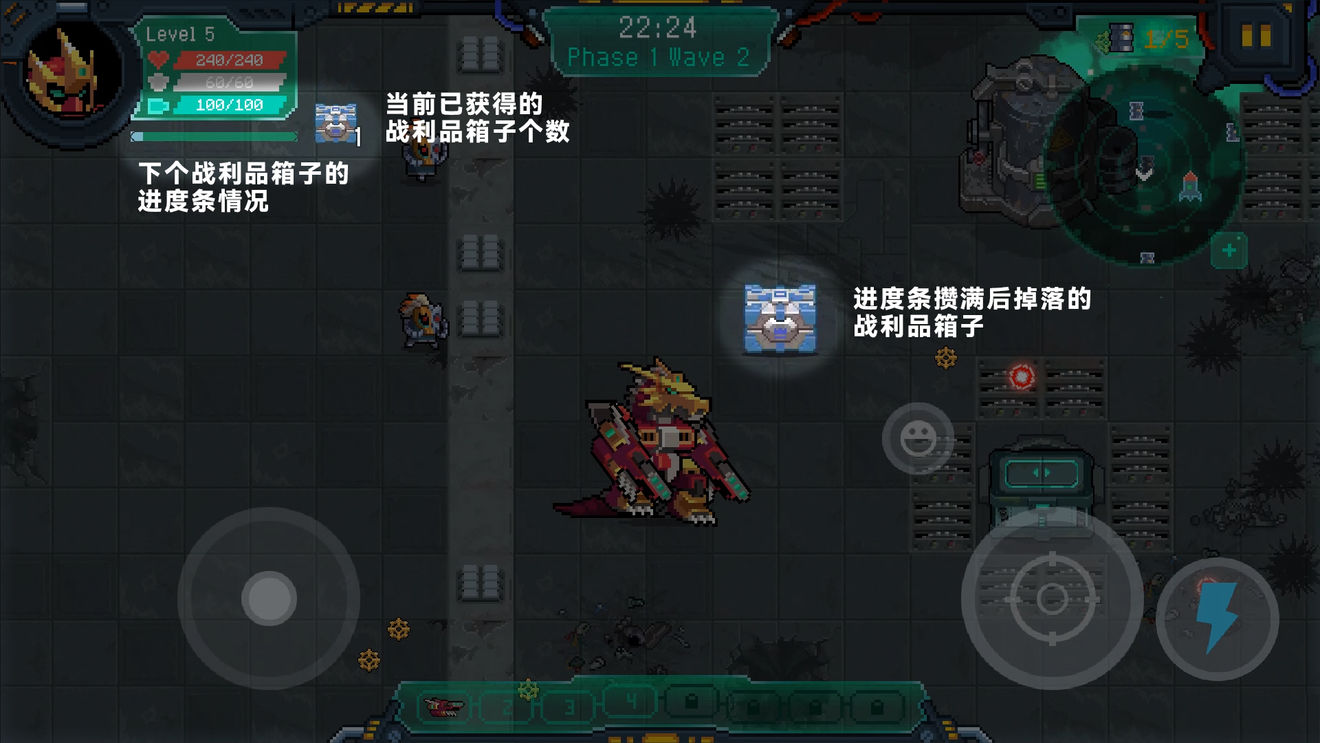Screen dimensions: 1320x743
Task: Tap the glowing red target on the wall
Action: (1019, 376)
